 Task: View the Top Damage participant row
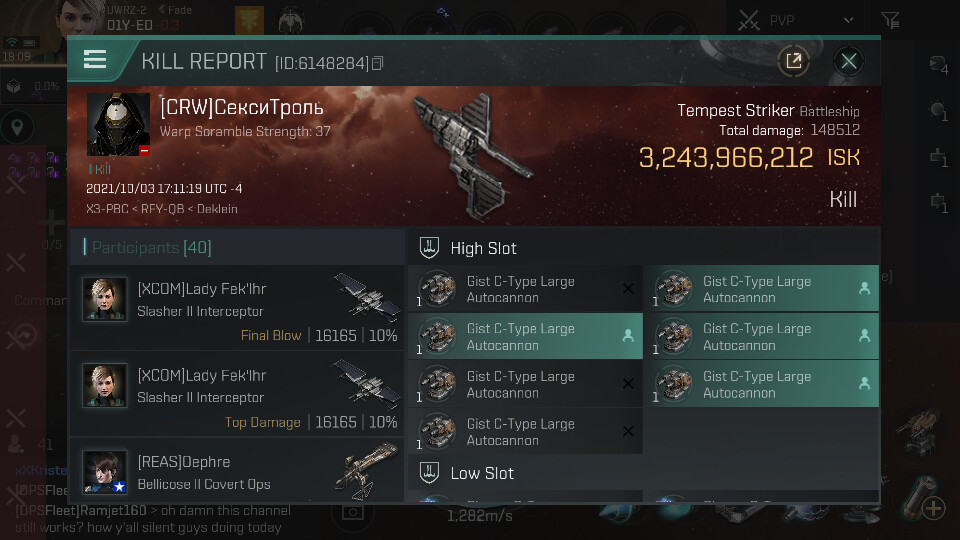click(x=236, y=396)
